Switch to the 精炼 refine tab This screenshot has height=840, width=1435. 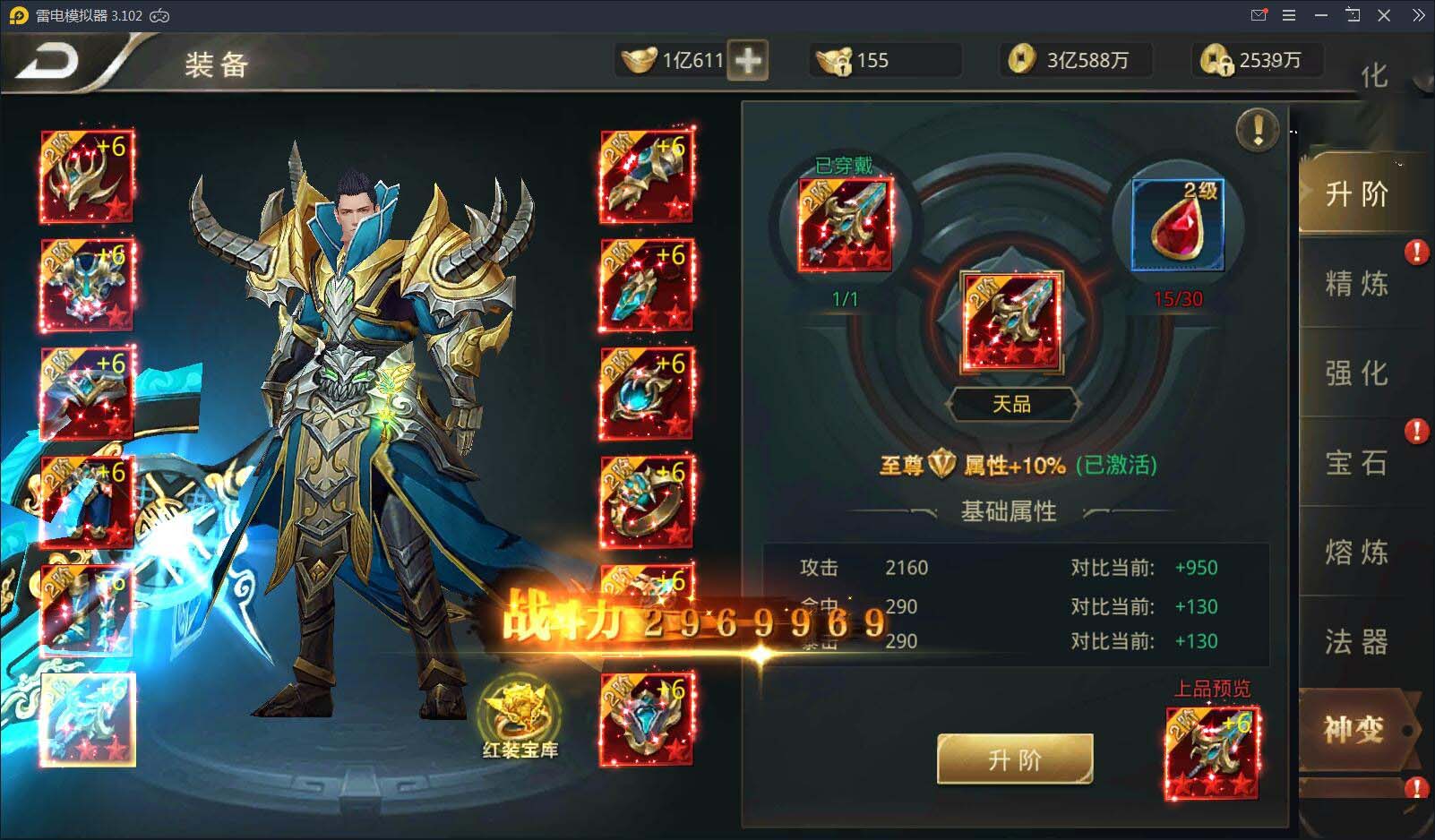pos(1355,285)
